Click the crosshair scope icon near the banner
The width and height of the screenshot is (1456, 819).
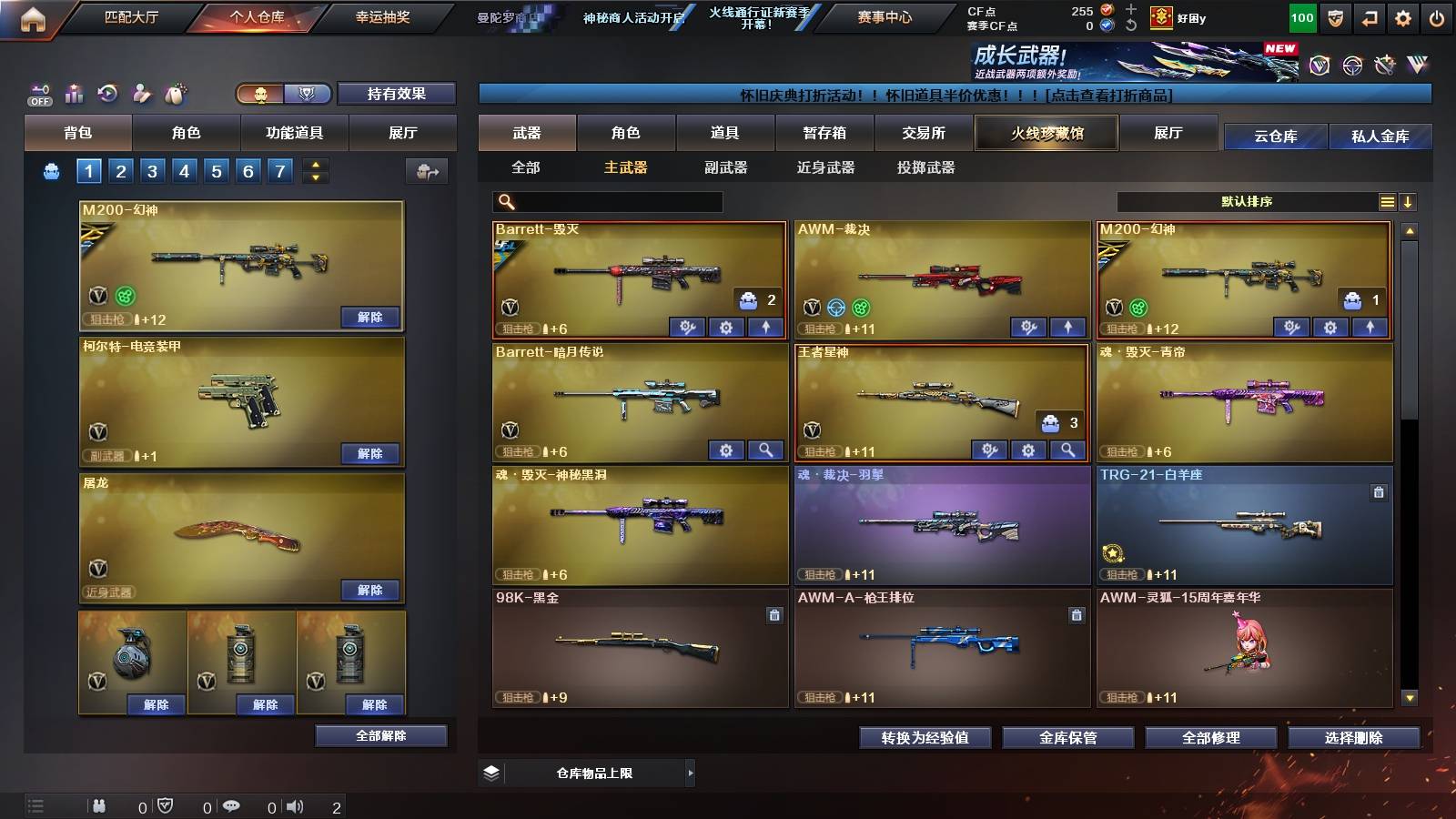(1350, 66)
